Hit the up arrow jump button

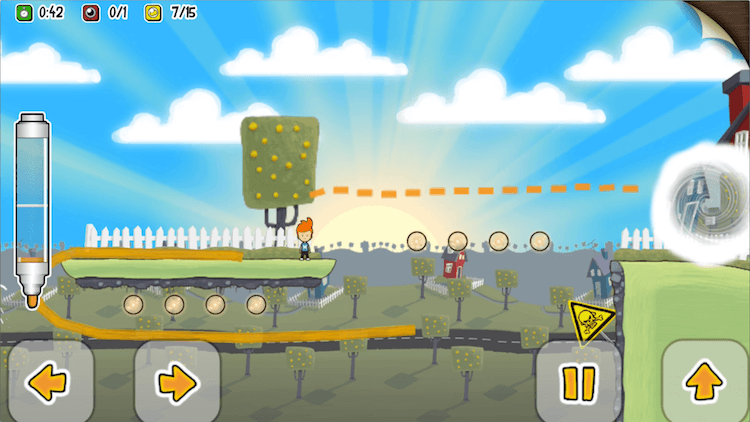tap(705, 381)
